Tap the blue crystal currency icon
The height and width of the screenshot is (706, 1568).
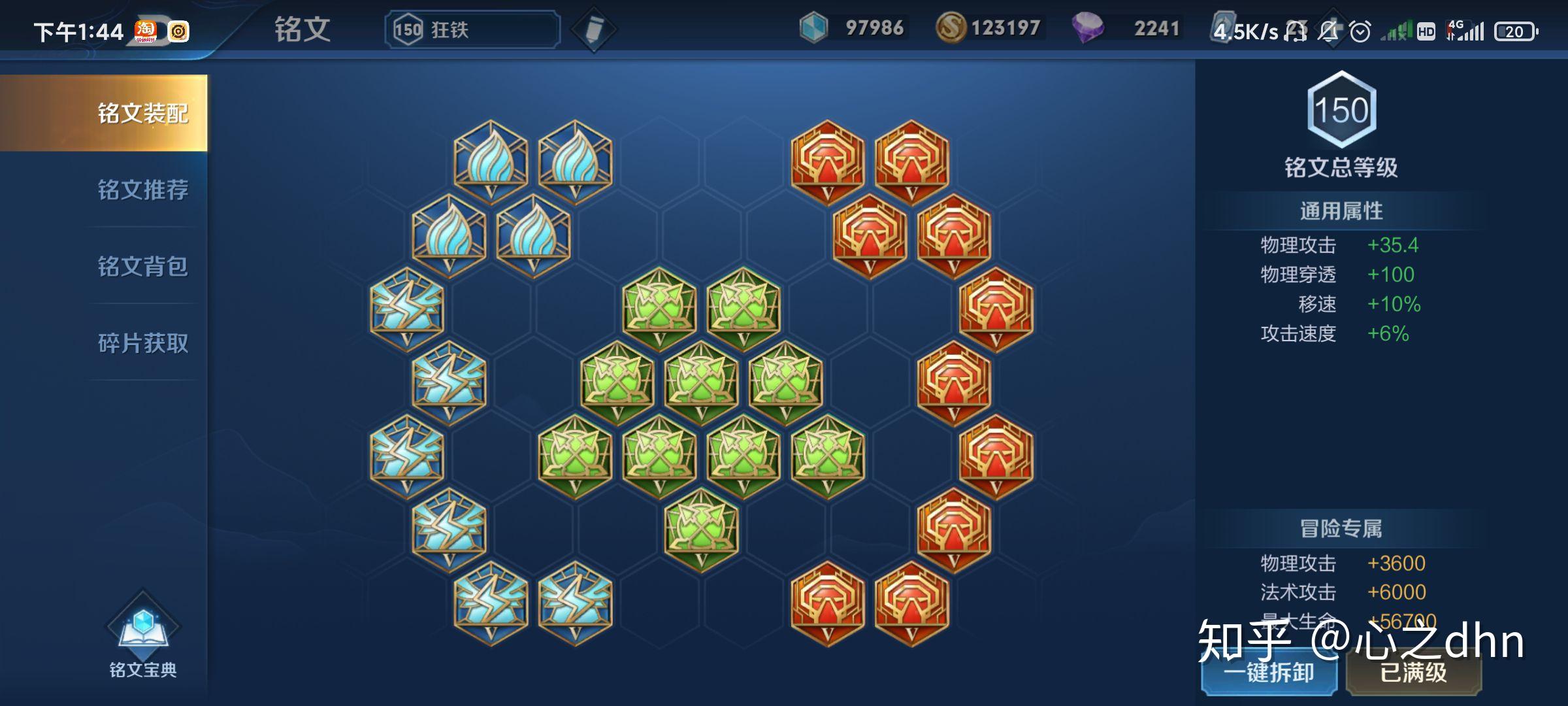coord(813,28)
